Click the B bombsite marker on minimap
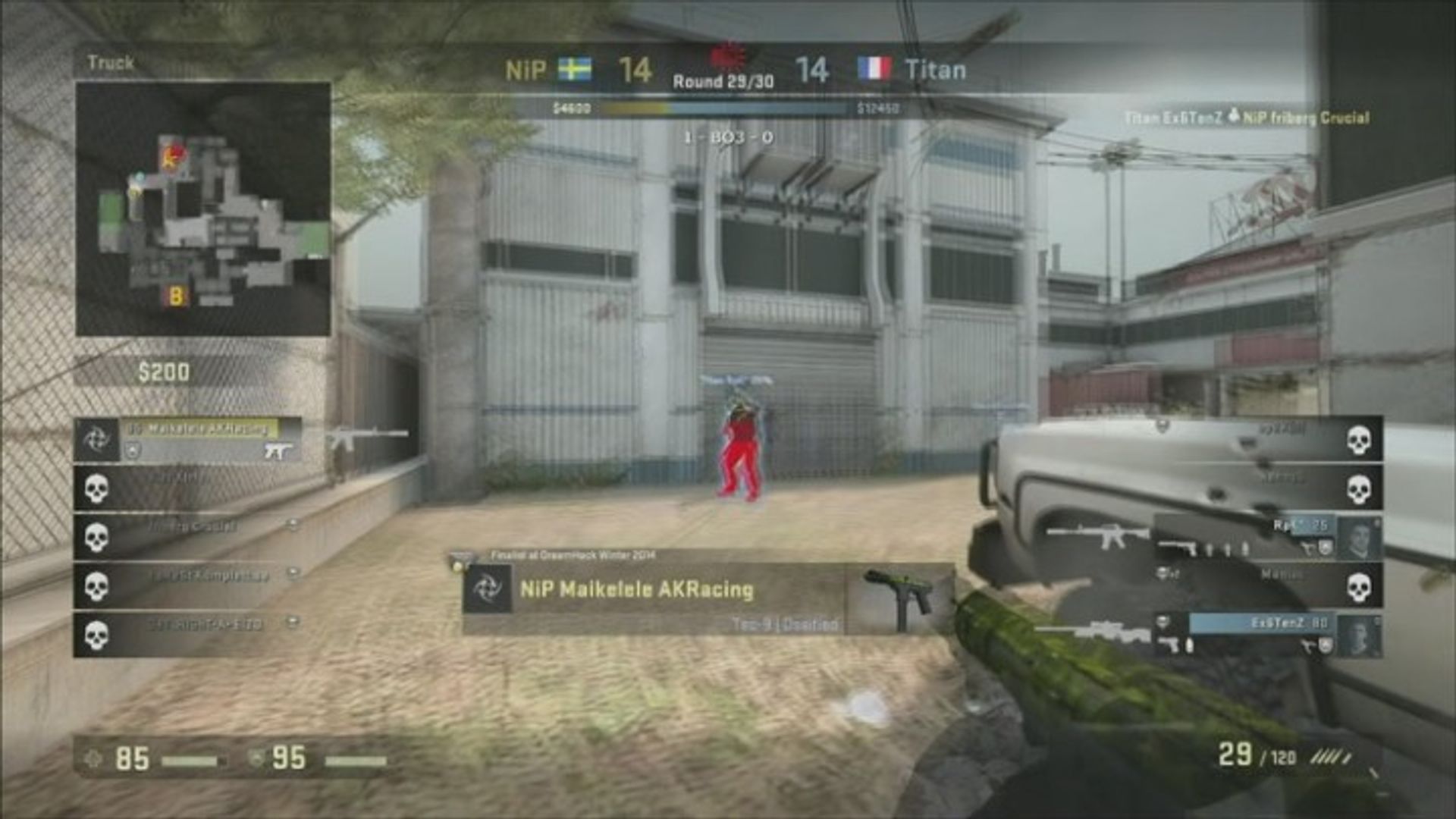This screenshot has height=819, width=1456. (x=176, y=296)
